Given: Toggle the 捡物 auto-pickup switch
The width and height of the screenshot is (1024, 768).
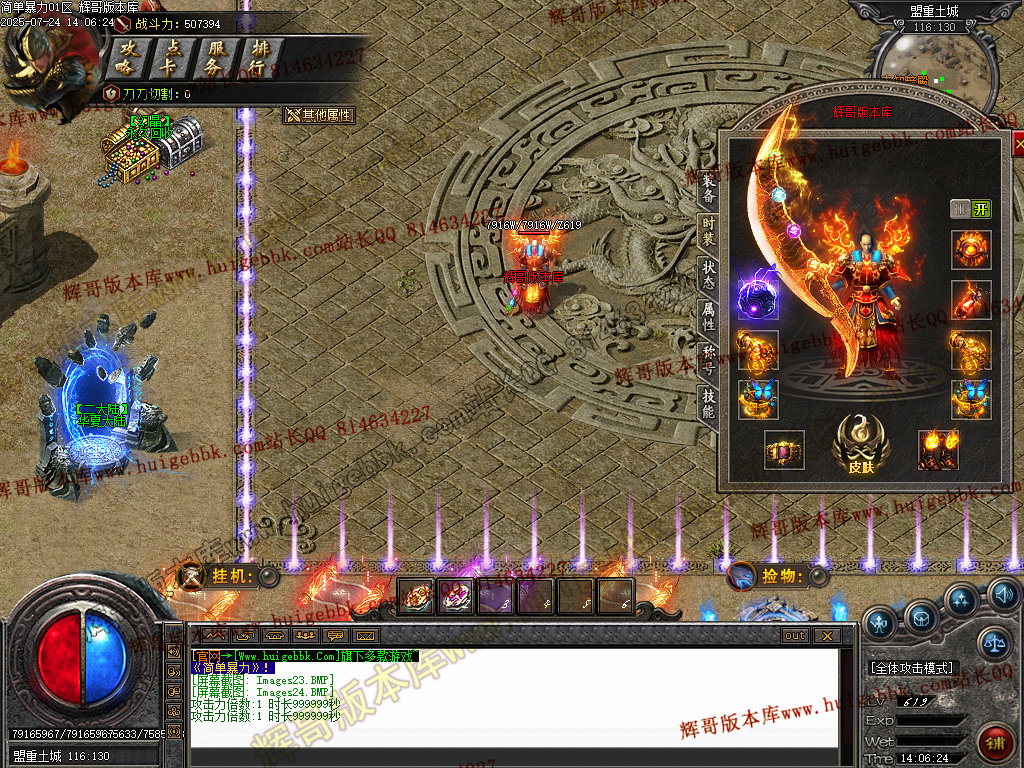Looking at the screenshot, I should (818, 576).
